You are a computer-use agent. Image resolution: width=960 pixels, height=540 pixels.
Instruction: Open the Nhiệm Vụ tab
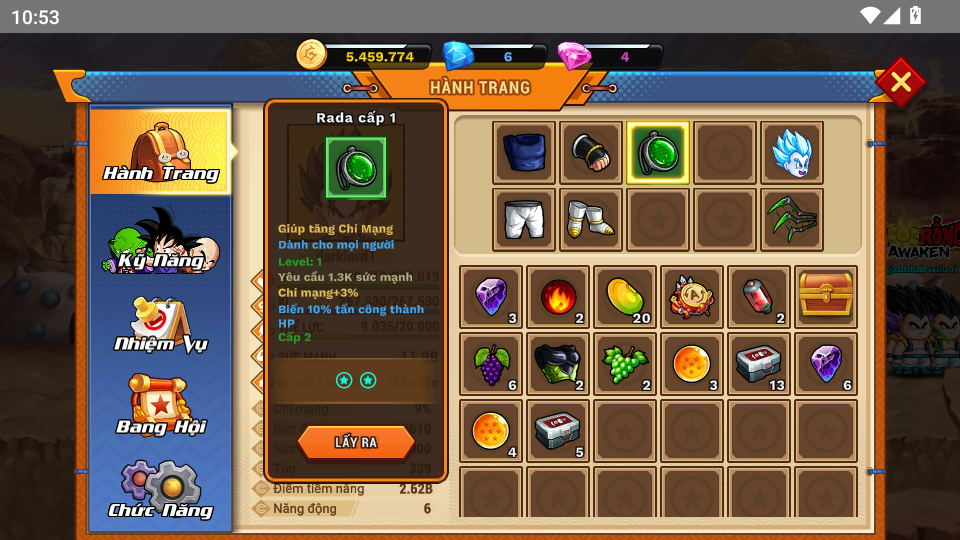(x=161, y=326)
